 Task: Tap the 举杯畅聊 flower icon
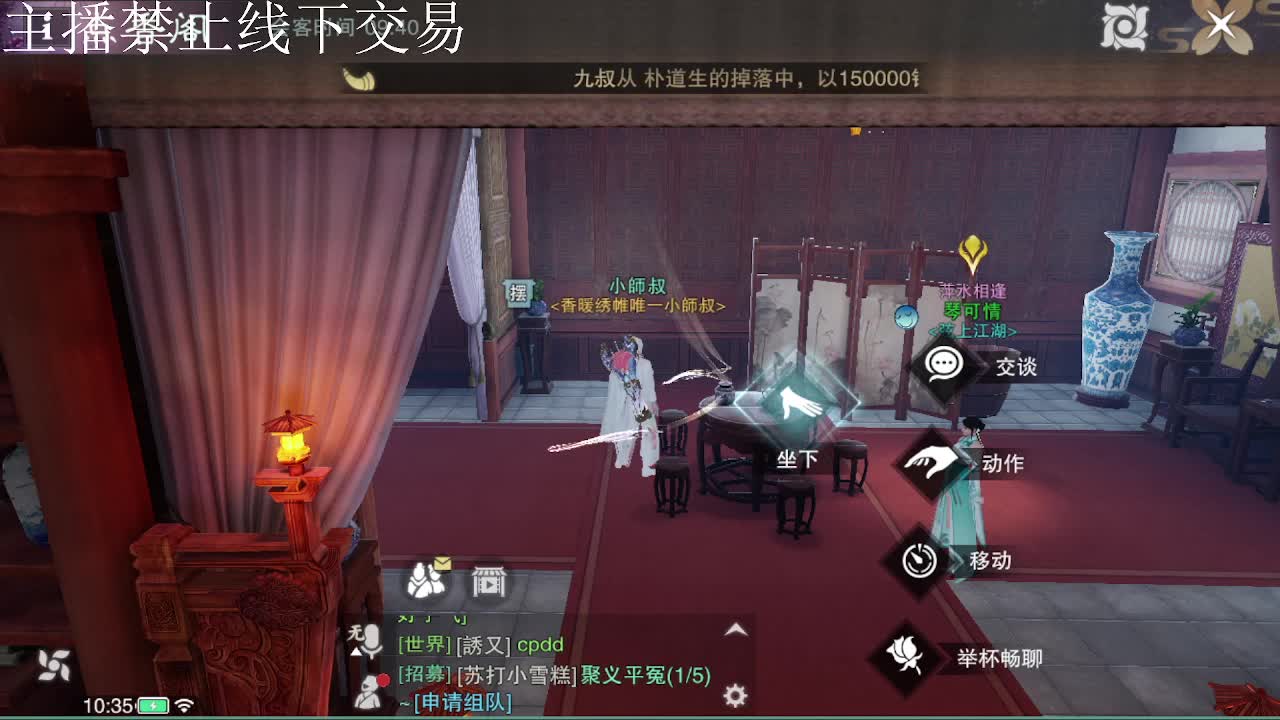907,657
